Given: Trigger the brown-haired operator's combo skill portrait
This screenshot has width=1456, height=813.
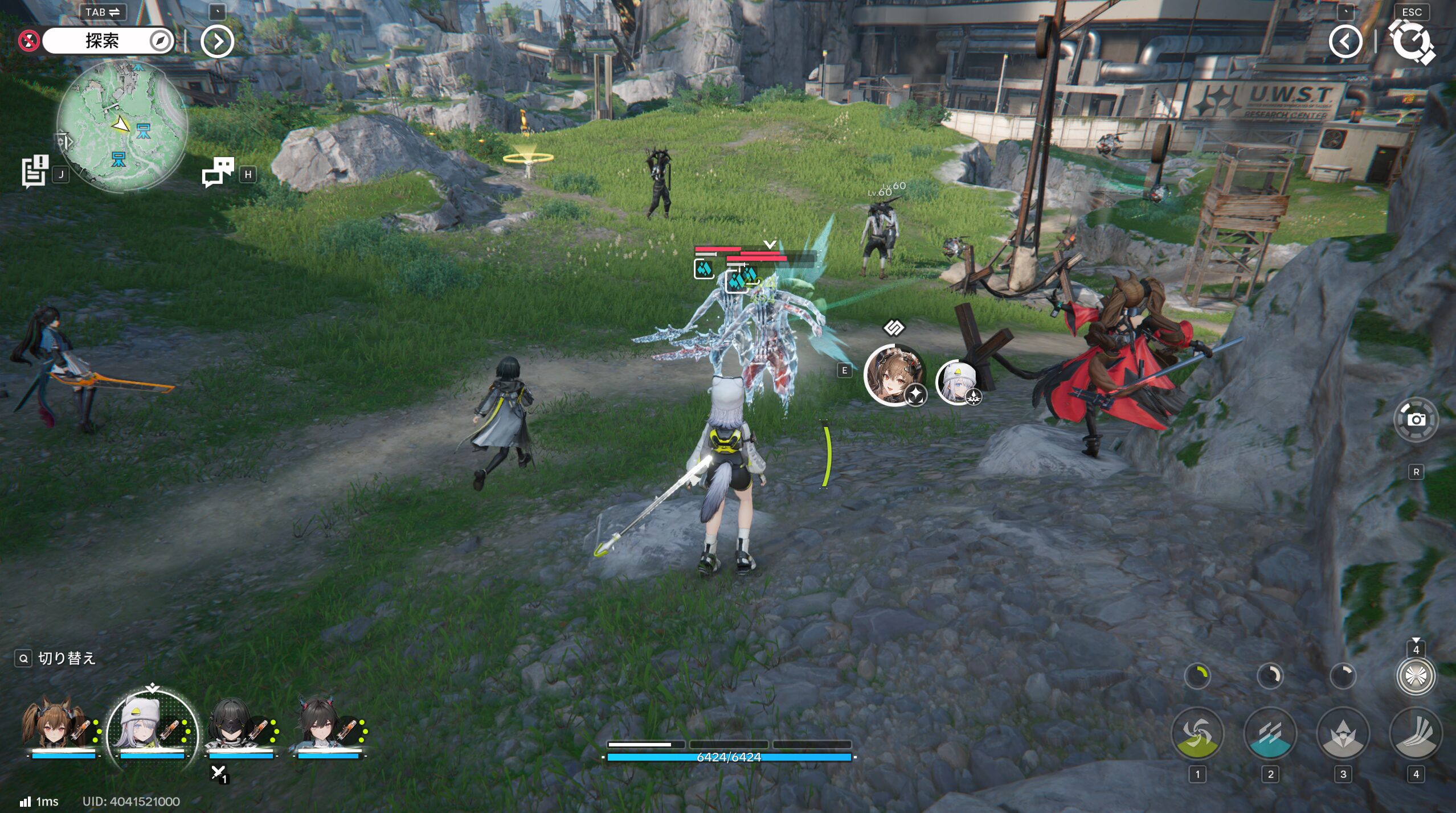Looking at the screenshot, I should coord(893,374).
